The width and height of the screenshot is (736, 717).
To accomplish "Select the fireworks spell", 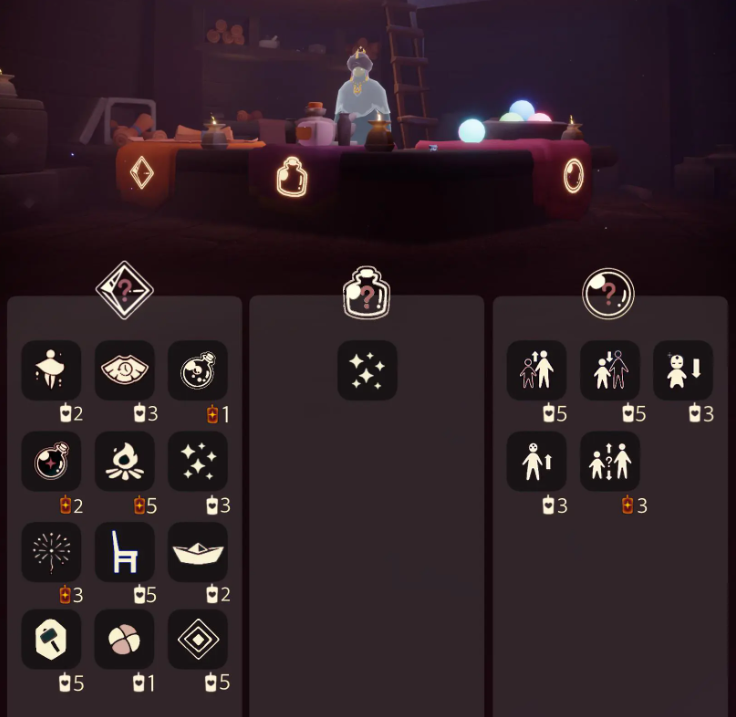I will click(x=52, y=551).
